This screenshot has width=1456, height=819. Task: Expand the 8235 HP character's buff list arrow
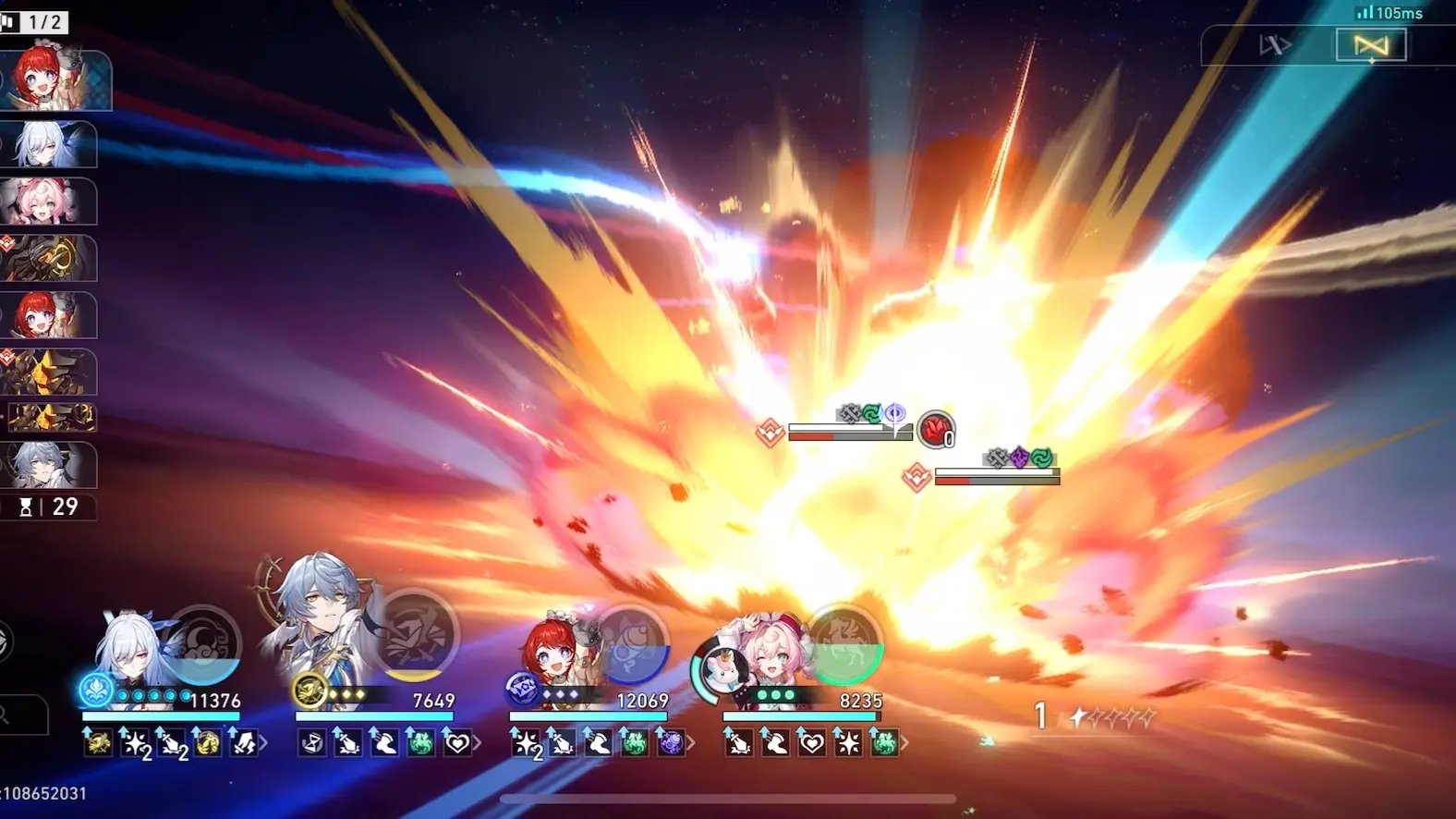click(904, 742)
